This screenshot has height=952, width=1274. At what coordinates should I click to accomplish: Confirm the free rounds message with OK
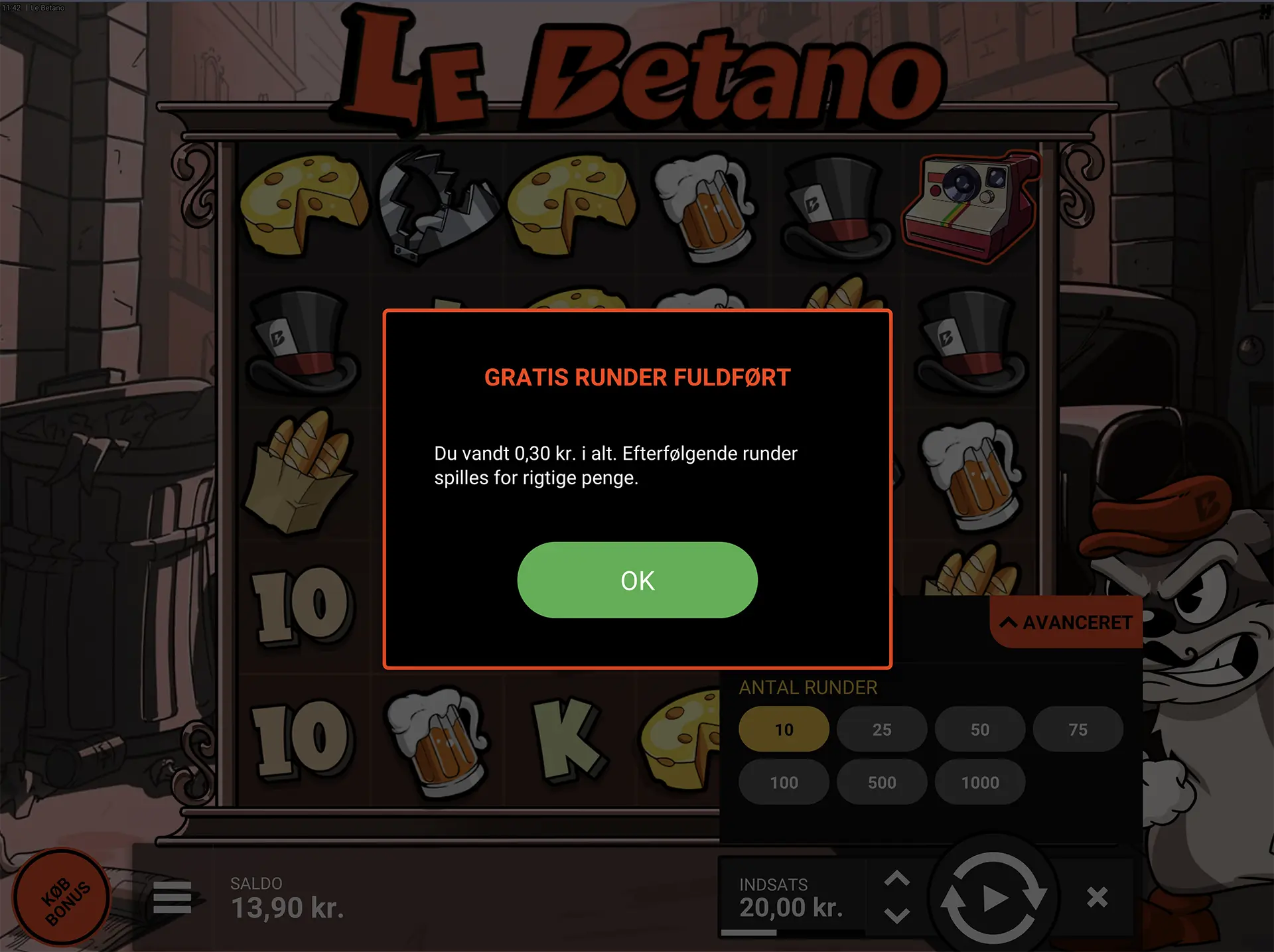pos(636,580)
